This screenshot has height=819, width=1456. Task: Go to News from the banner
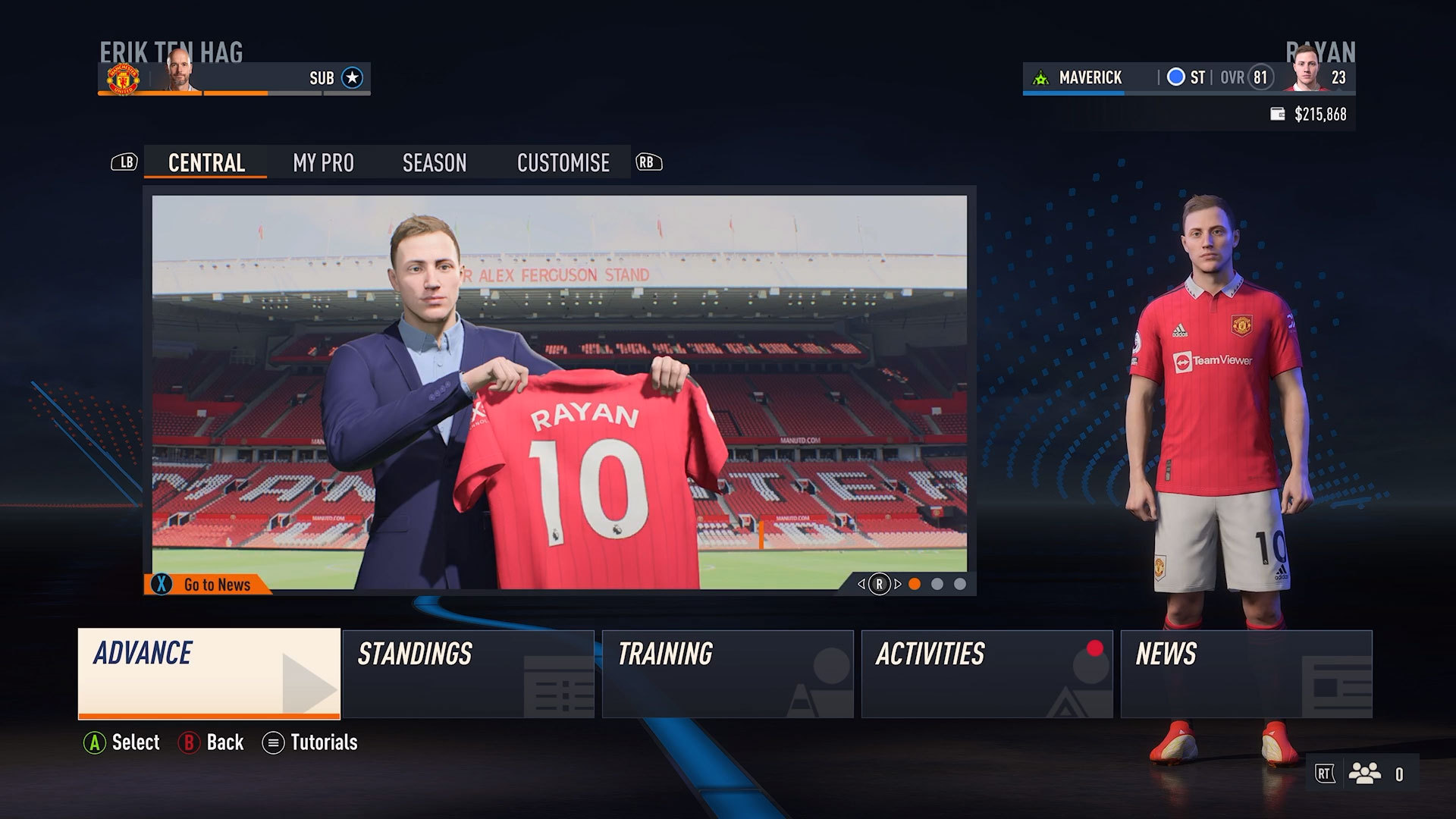tap(207, 585)
